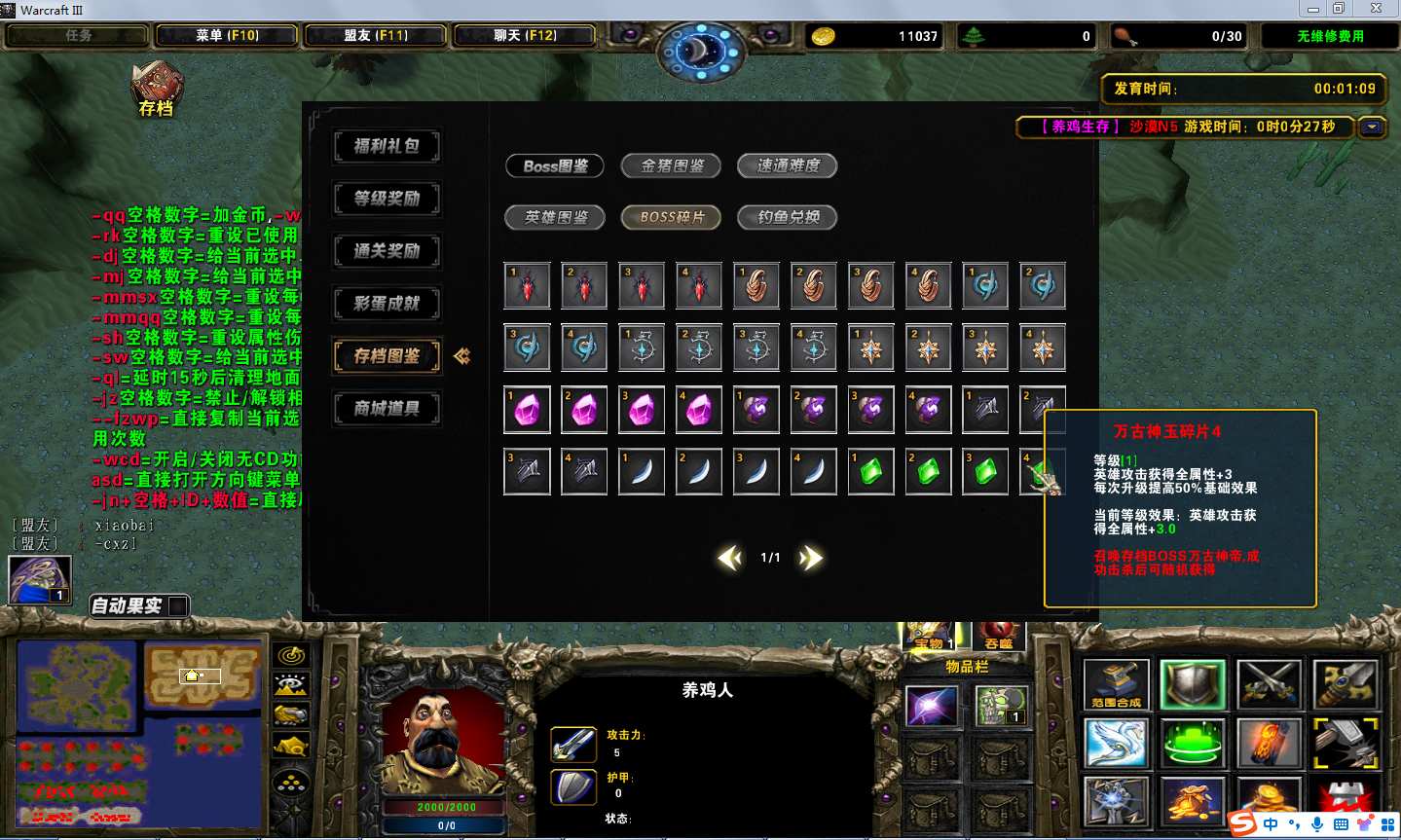The width and height of the screenshot is (1401, 840).
Task: Toggle the 自动果实 checkbox
Action: 178,605
